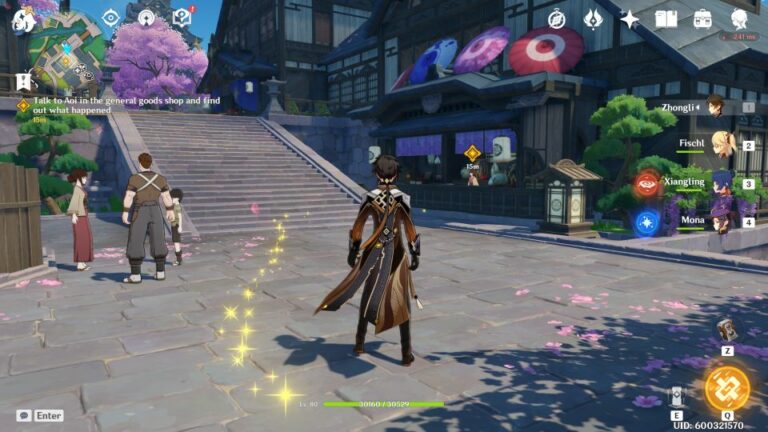768x432 pixels.
Task: Open the events compass icon
Action: coord(557,18)
